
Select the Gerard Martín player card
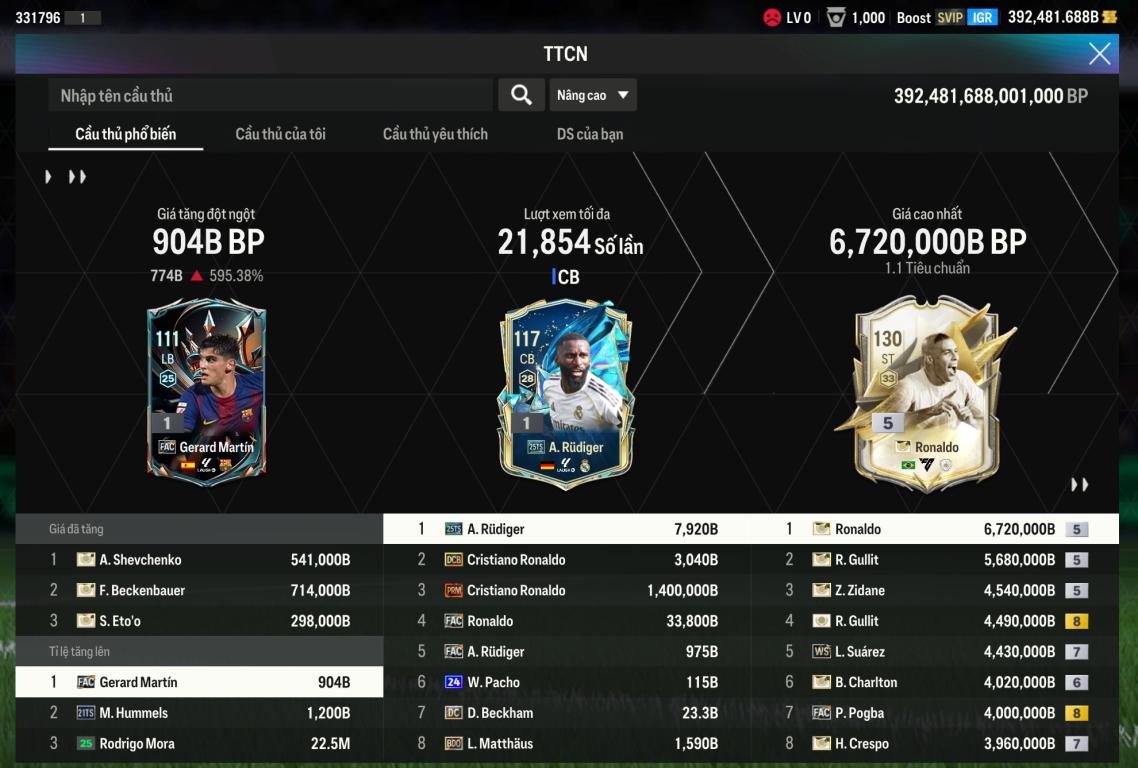[x=207, y=392]
